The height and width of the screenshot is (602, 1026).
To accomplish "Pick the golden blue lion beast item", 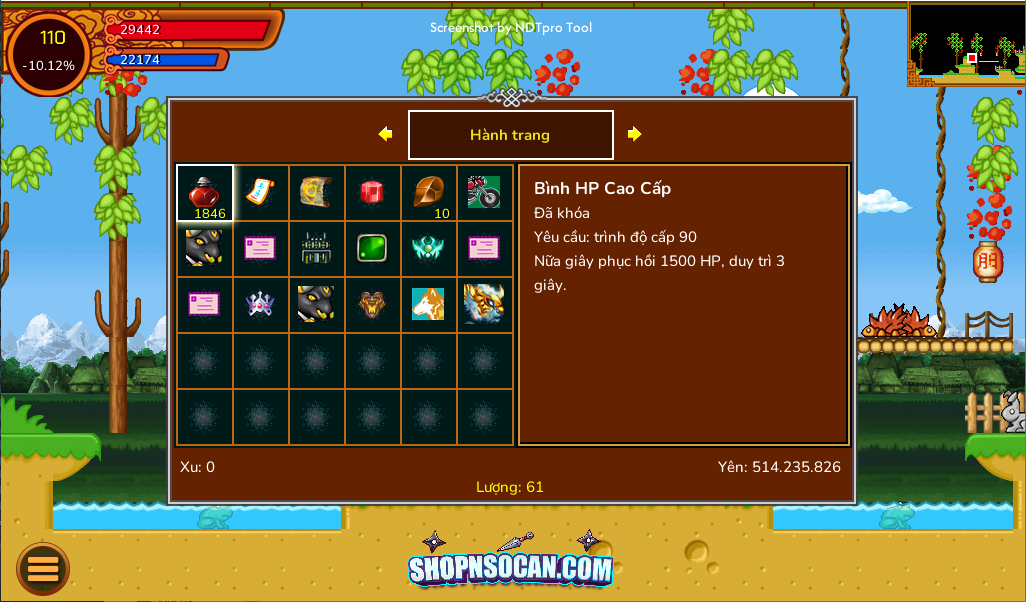I will click(x=484, y=304).
